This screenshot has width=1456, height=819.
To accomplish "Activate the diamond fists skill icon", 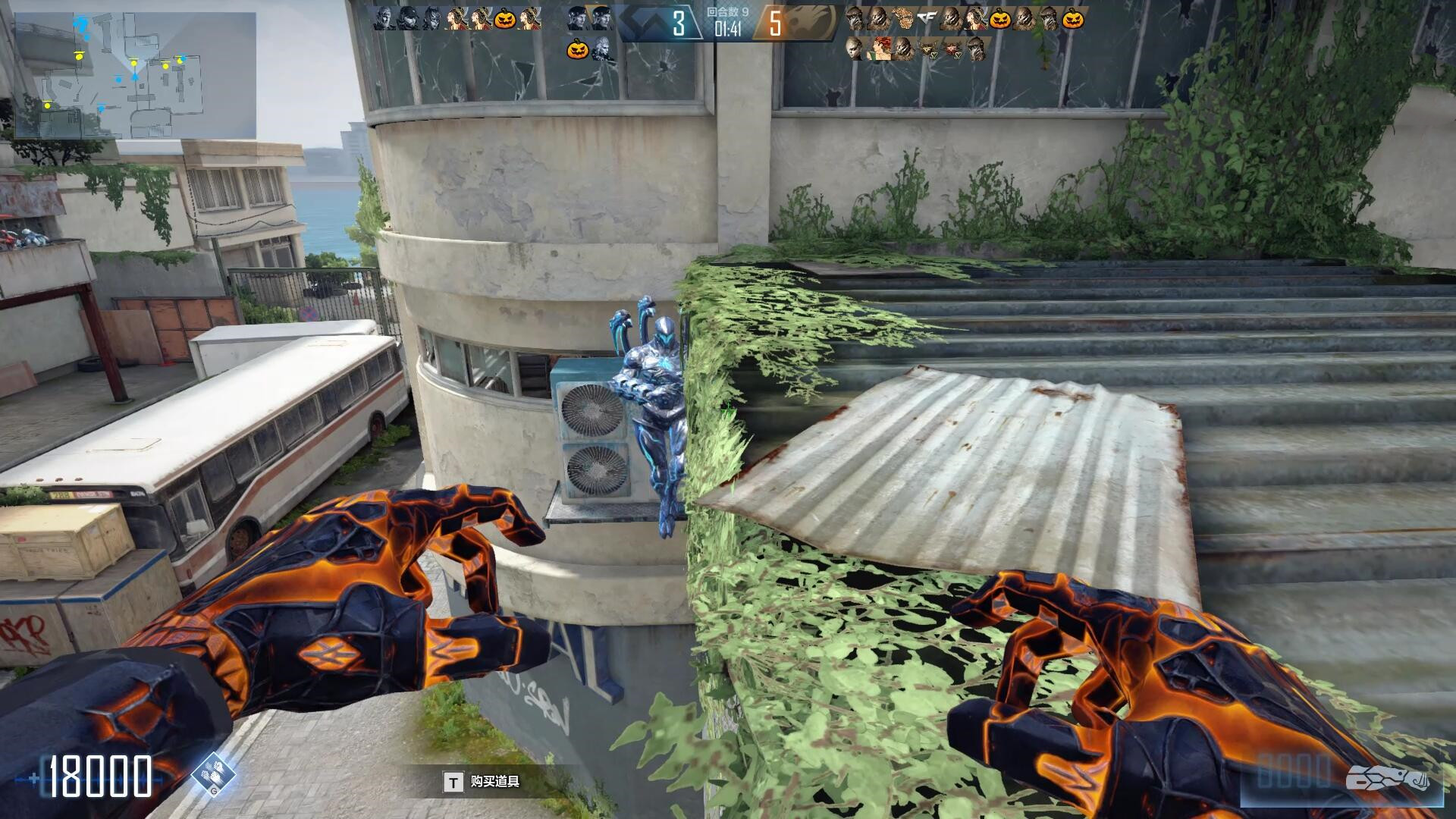I will 213,774.
